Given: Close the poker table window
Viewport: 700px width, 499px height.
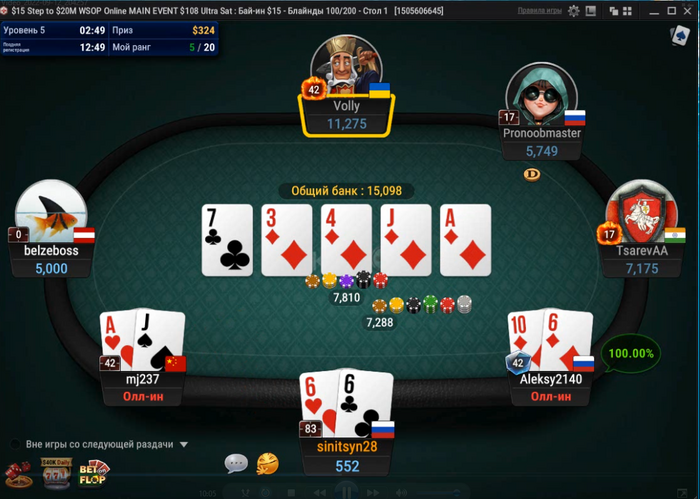Looking at the screenshot, I should tap(687, 11).
